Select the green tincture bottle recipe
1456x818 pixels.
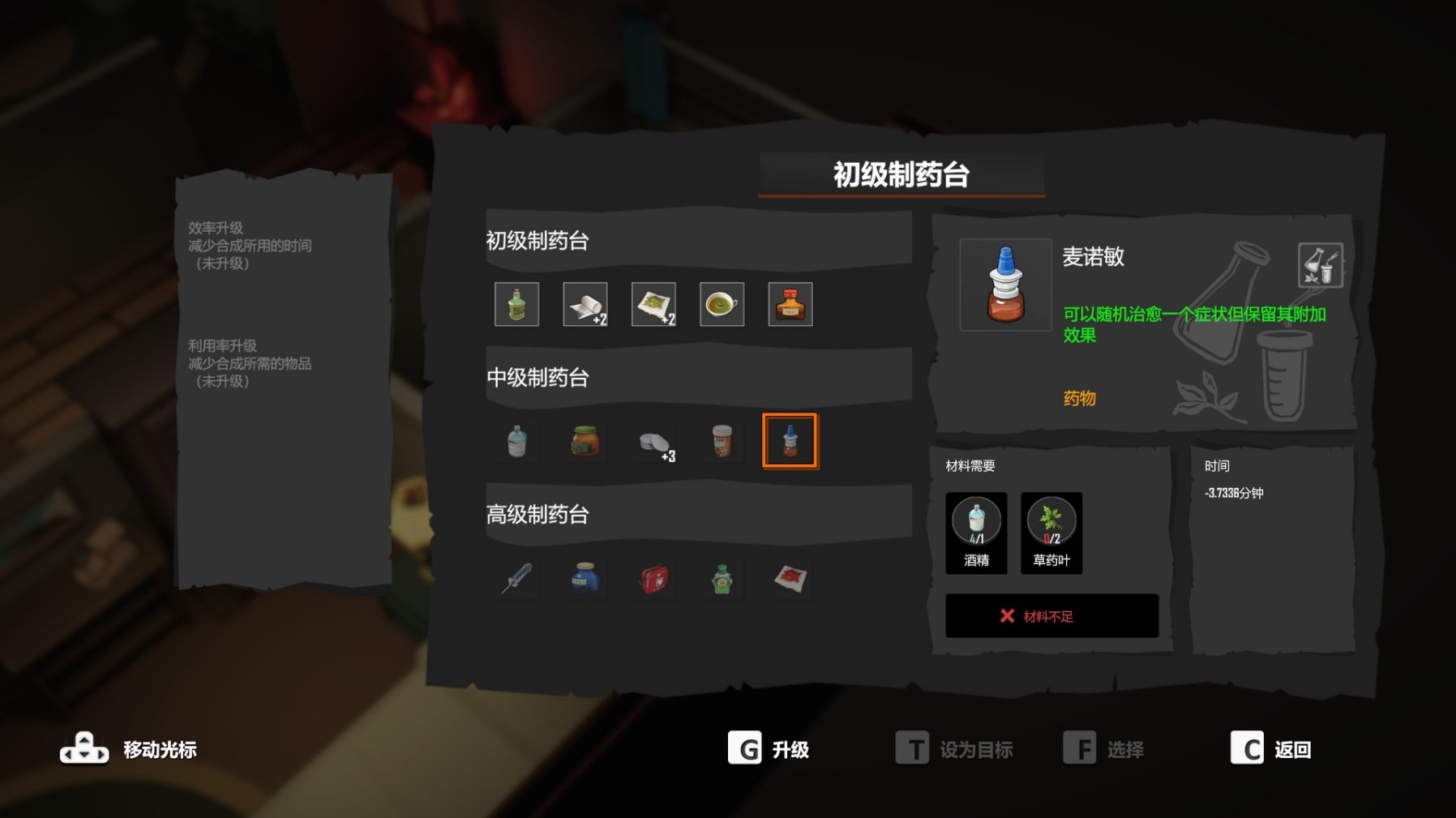point(516,304)
